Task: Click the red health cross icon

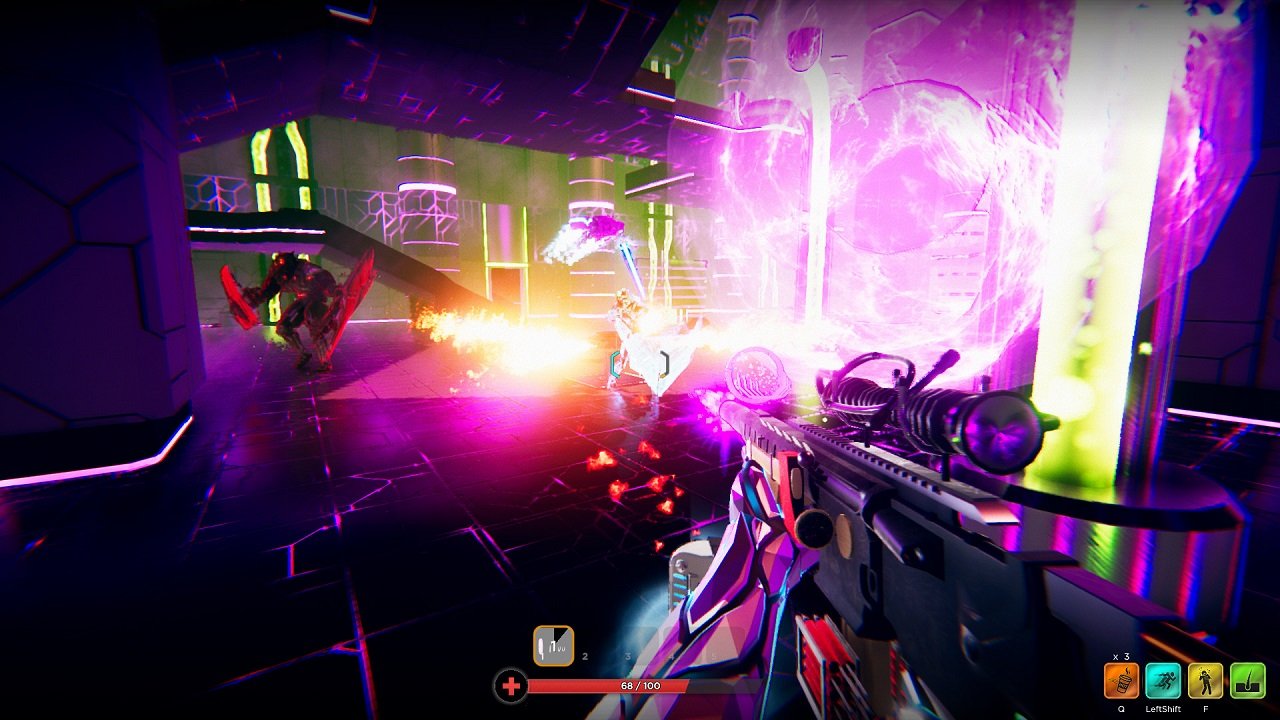Action: (x=511, y=685)
